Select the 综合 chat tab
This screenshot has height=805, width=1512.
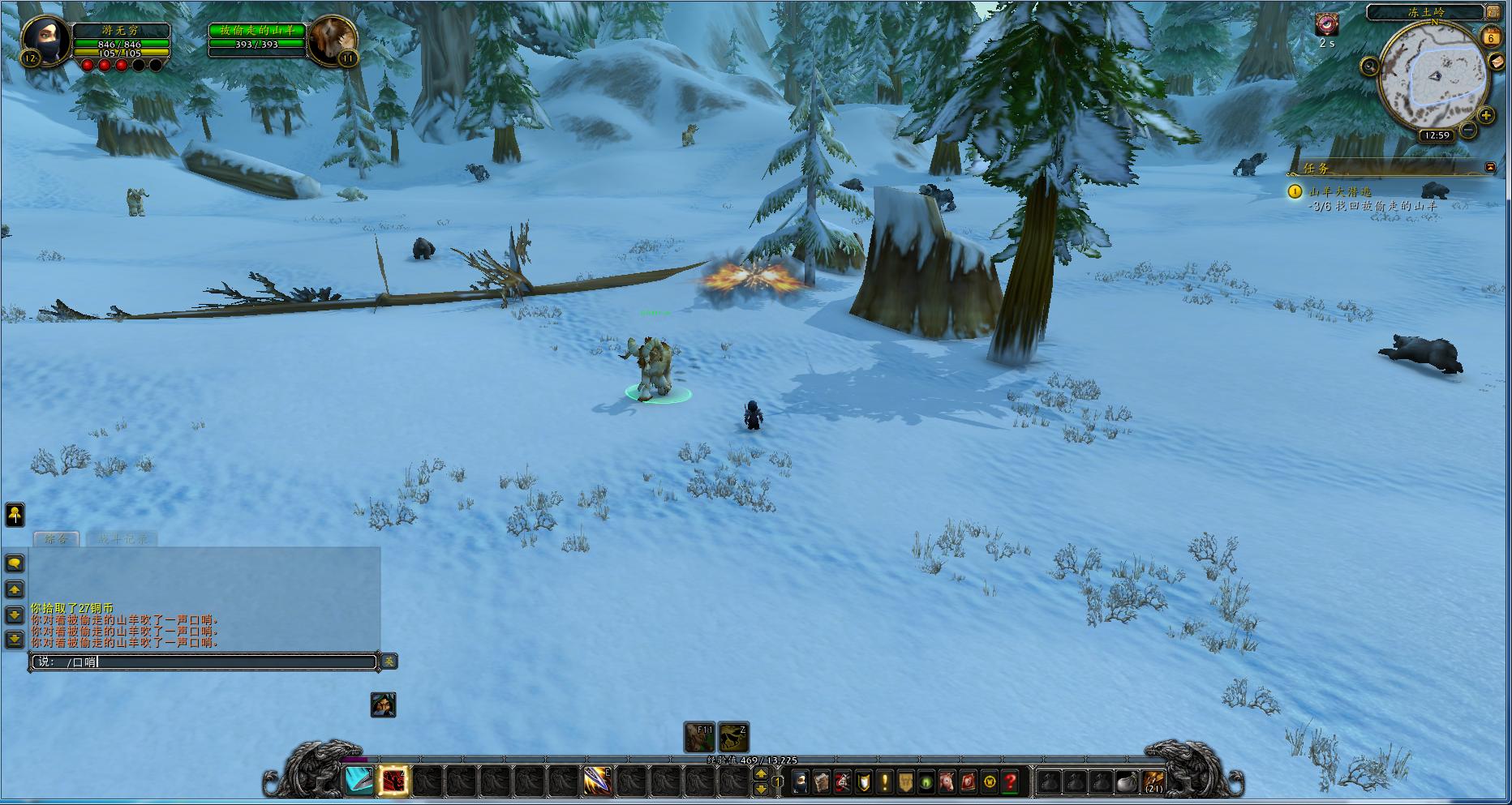(56, 538)
